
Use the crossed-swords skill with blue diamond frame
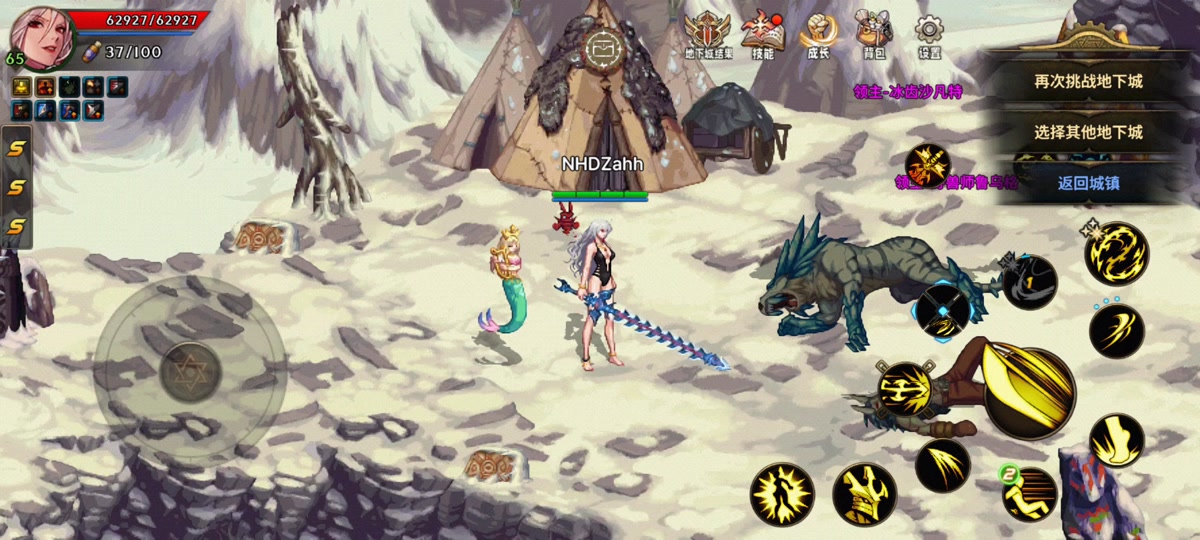(x=944, y=310)
